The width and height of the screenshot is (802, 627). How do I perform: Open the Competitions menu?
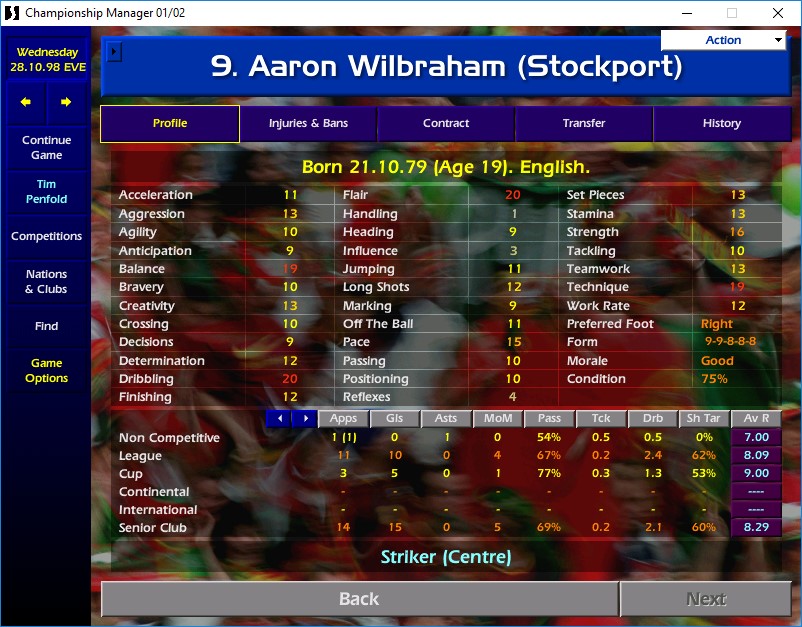click(46, 237)
